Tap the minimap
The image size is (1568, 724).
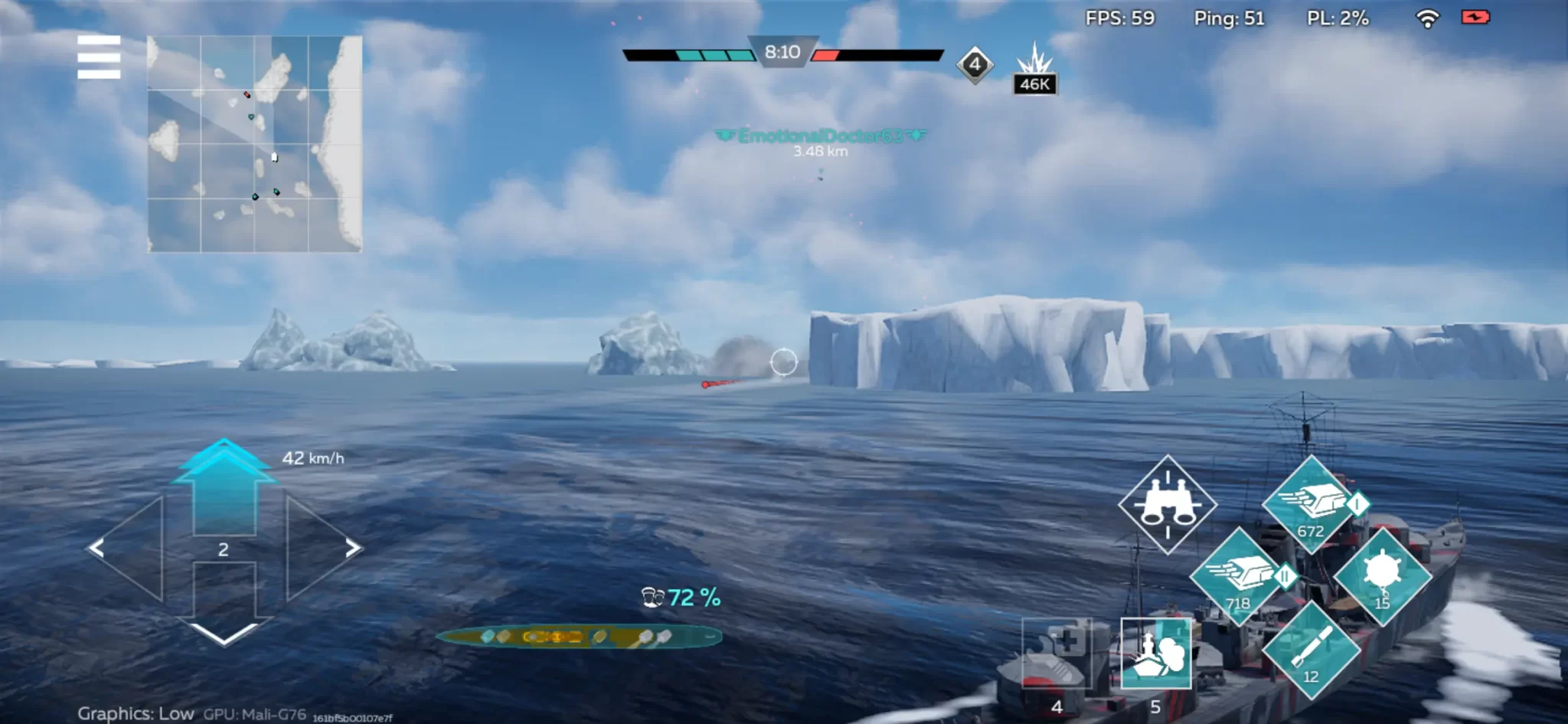254,144
